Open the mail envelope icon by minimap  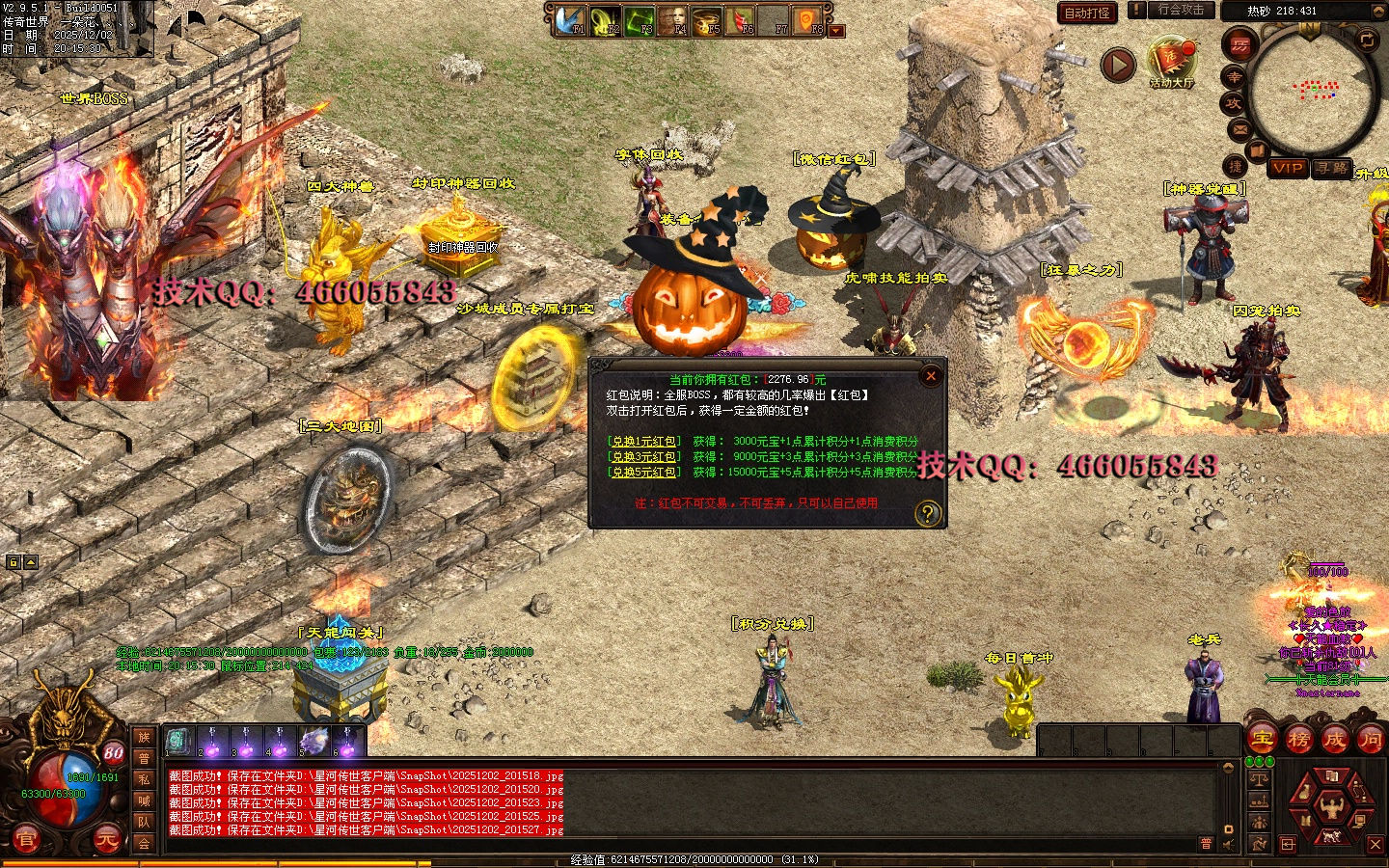(x=1240, y=129)
